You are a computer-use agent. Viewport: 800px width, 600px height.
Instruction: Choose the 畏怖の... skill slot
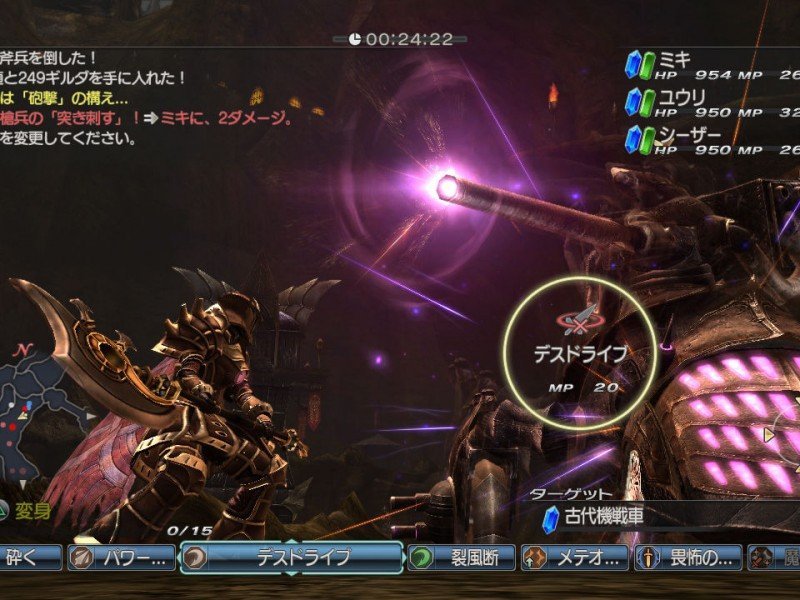690,558
